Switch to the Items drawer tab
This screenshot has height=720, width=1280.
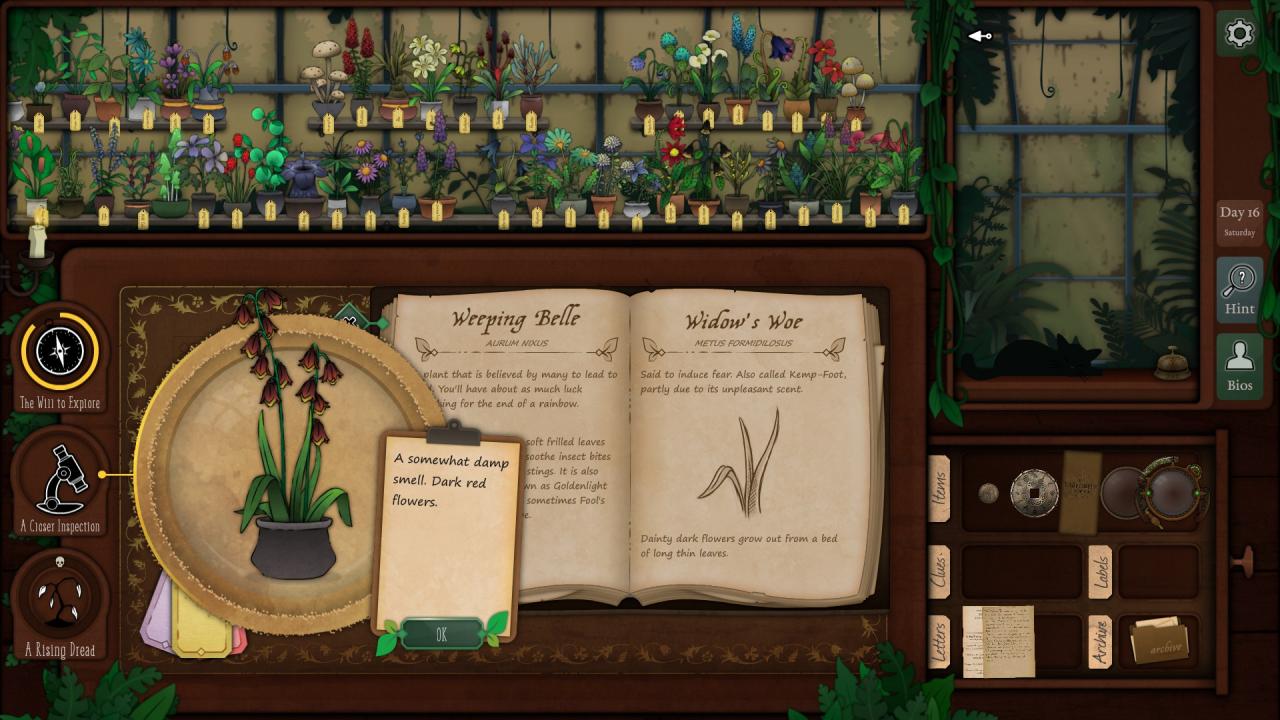[x=939, y=489]
